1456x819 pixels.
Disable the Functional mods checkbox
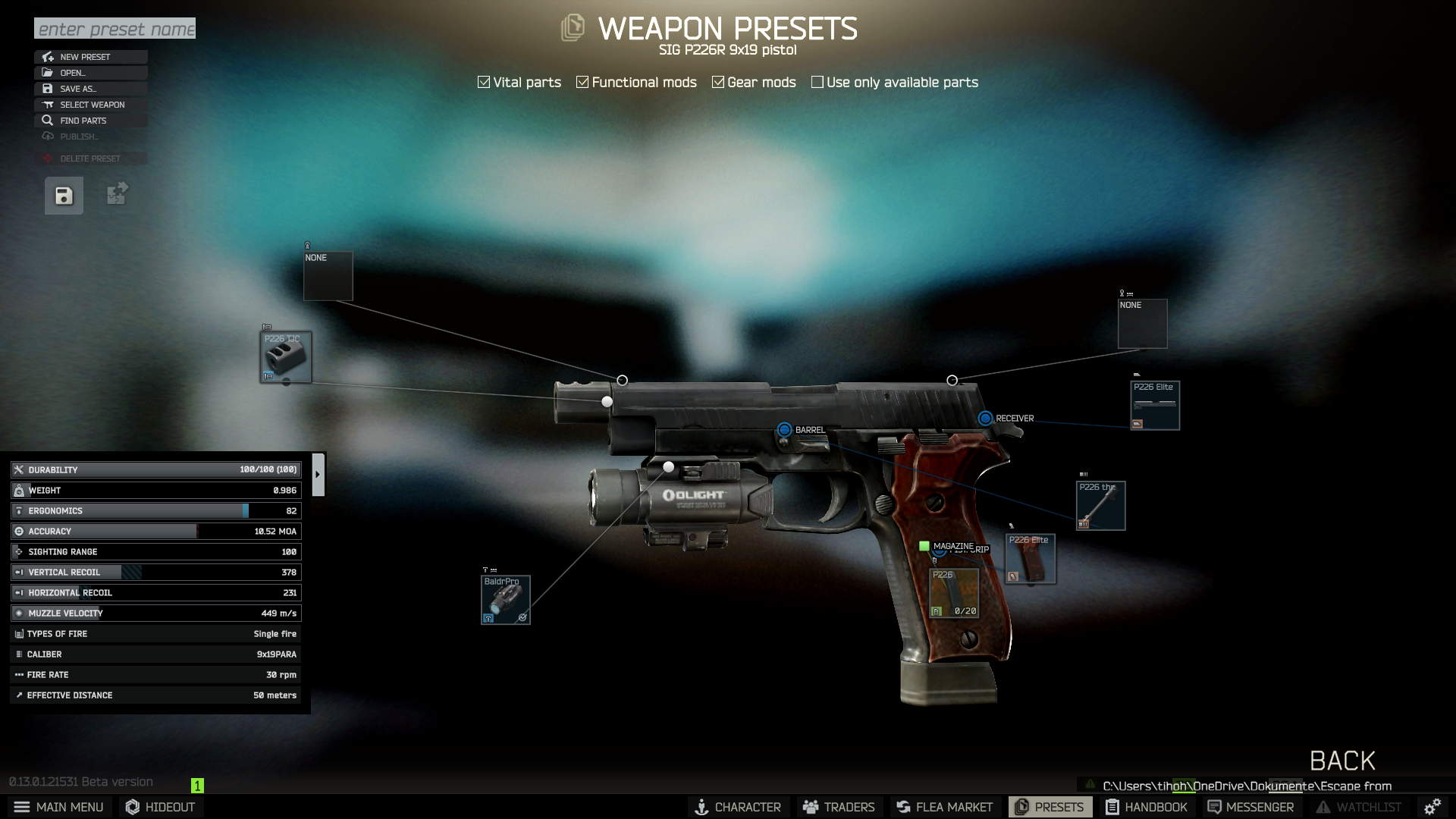pyautogui.click(x=582, y=81)
